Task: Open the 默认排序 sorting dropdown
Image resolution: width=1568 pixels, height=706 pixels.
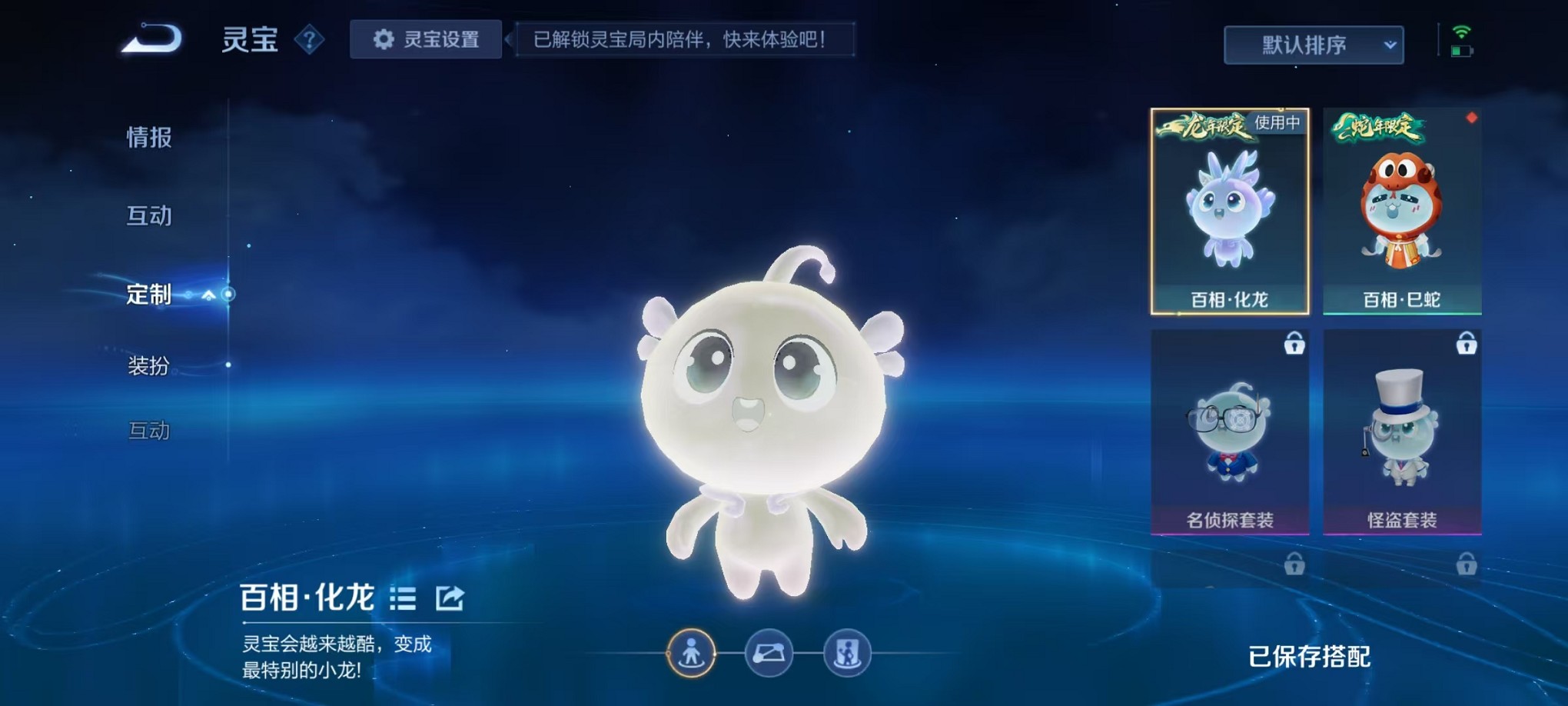Action: point(1314,45)
